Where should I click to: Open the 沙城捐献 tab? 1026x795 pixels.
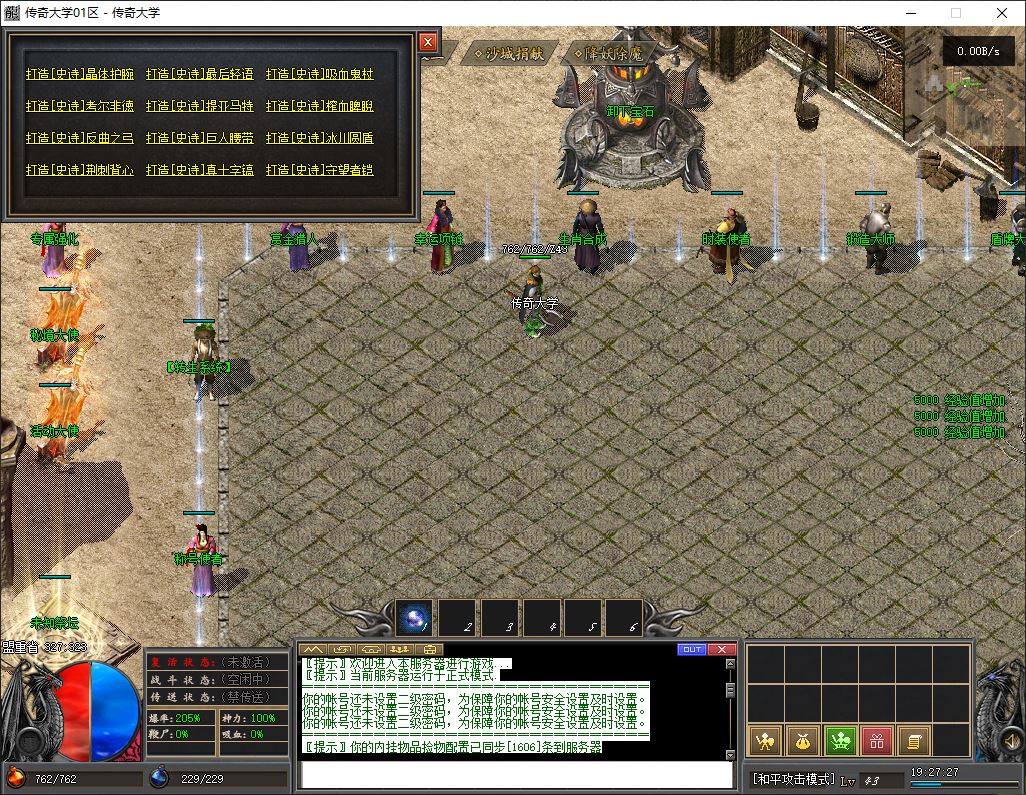[509, 53]
